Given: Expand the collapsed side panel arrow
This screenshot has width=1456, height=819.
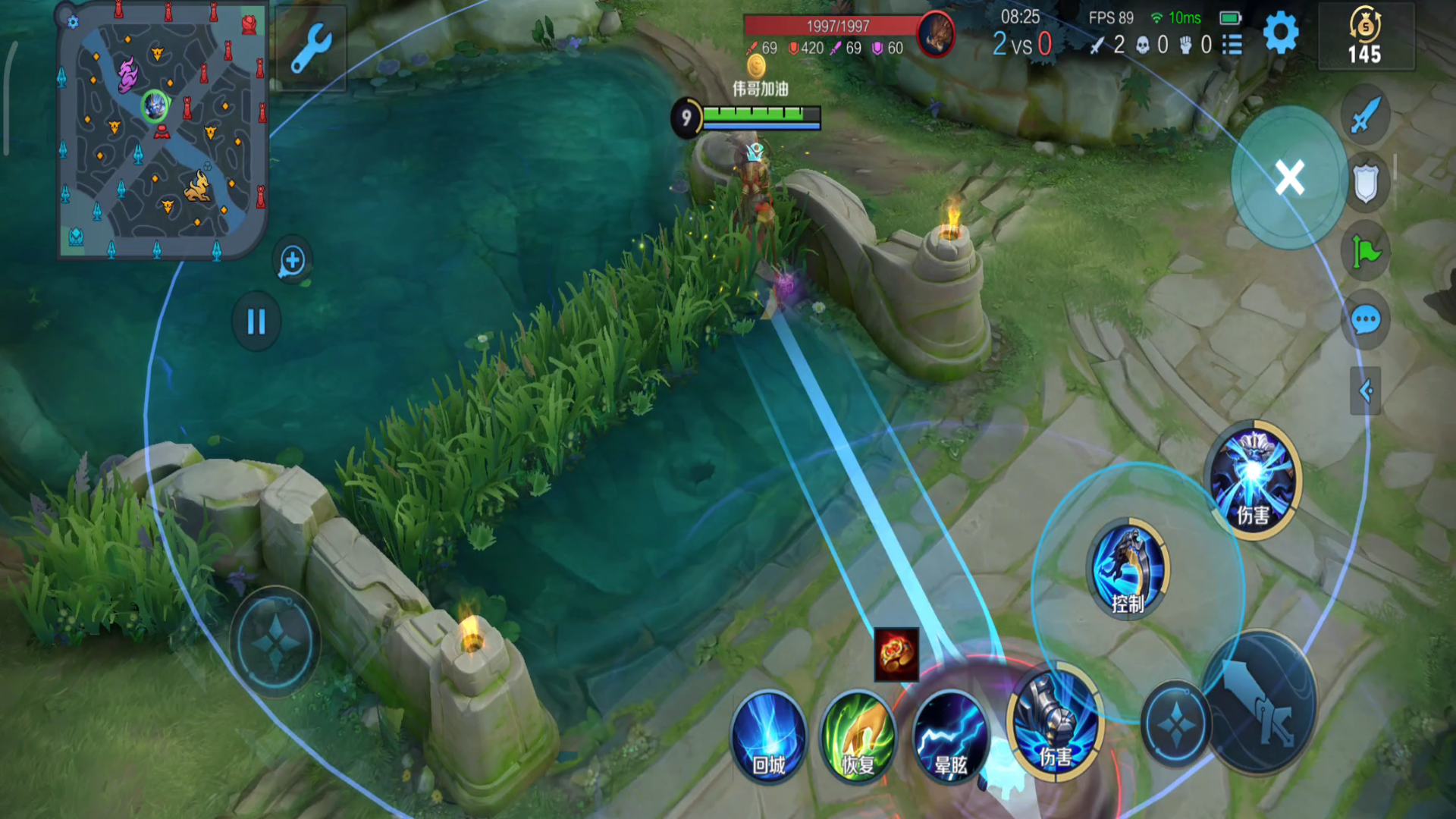Looking at the screenshot, I should tap(1365, 391).
